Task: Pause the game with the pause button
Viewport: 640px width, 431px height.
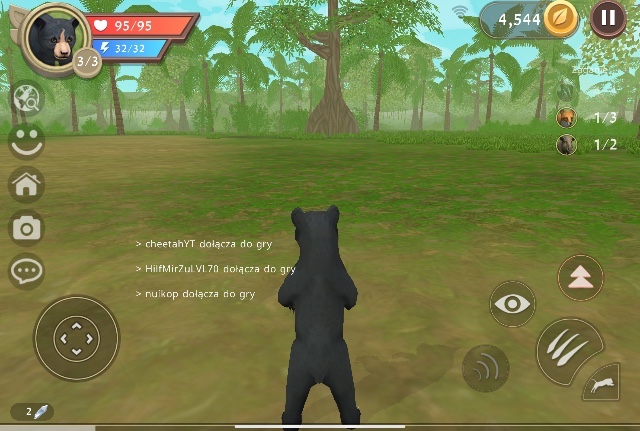Action: click(x=608, y=18)
